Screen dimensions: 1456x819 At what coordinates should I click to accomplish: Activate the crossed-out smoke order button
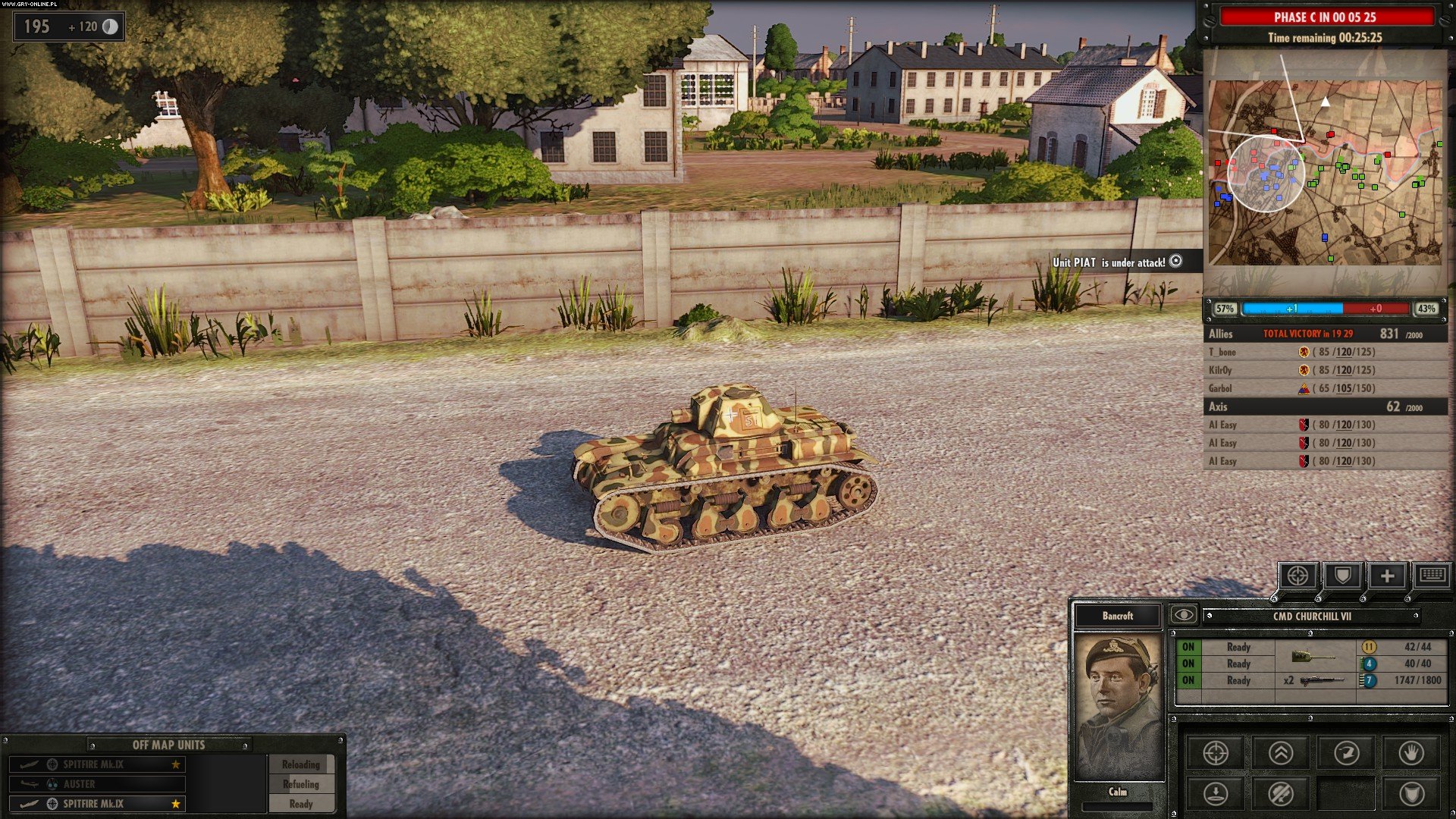(1281, 794)
